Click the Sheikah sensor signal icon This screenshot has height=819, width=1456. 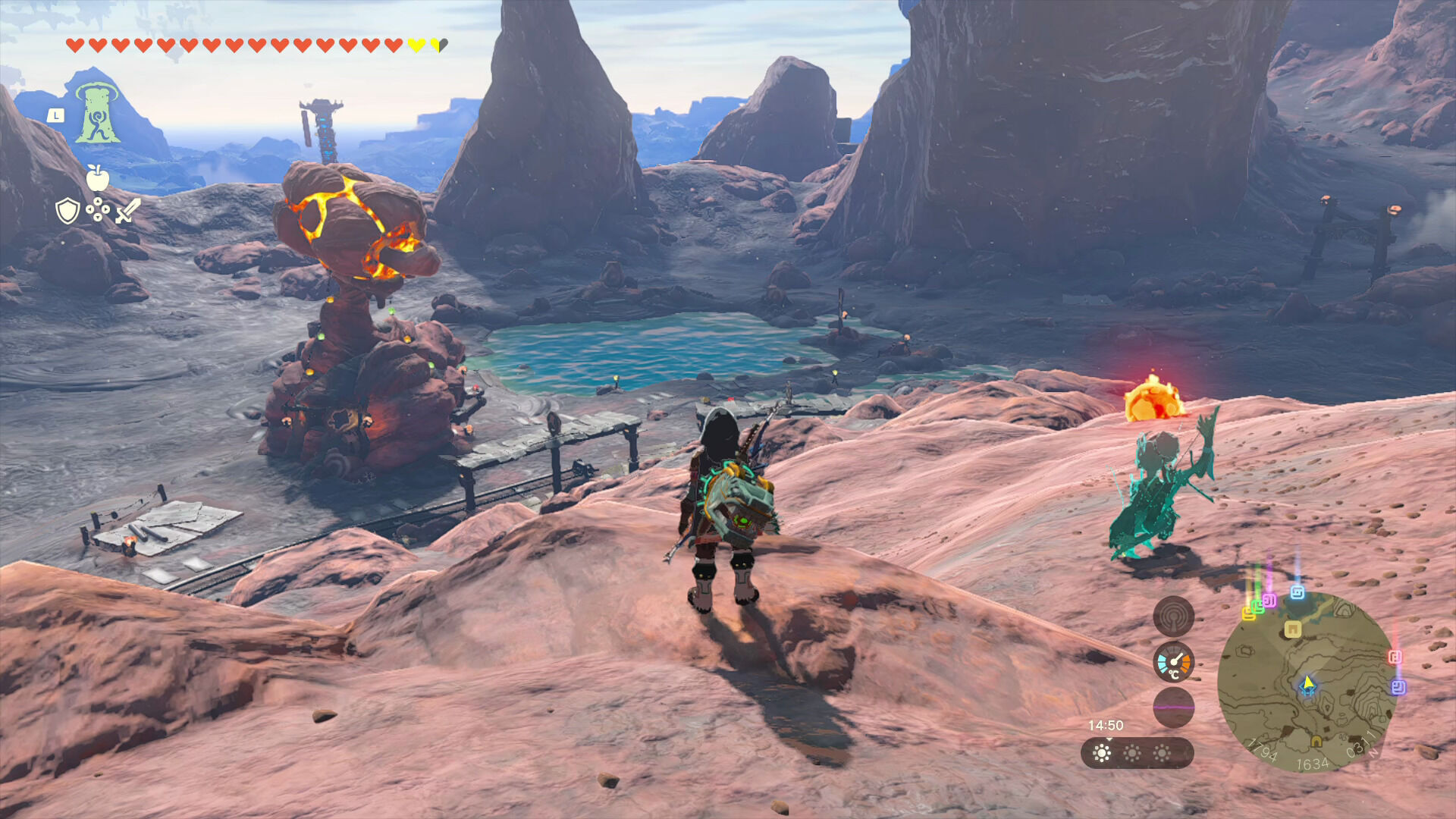pos(1173,617)
